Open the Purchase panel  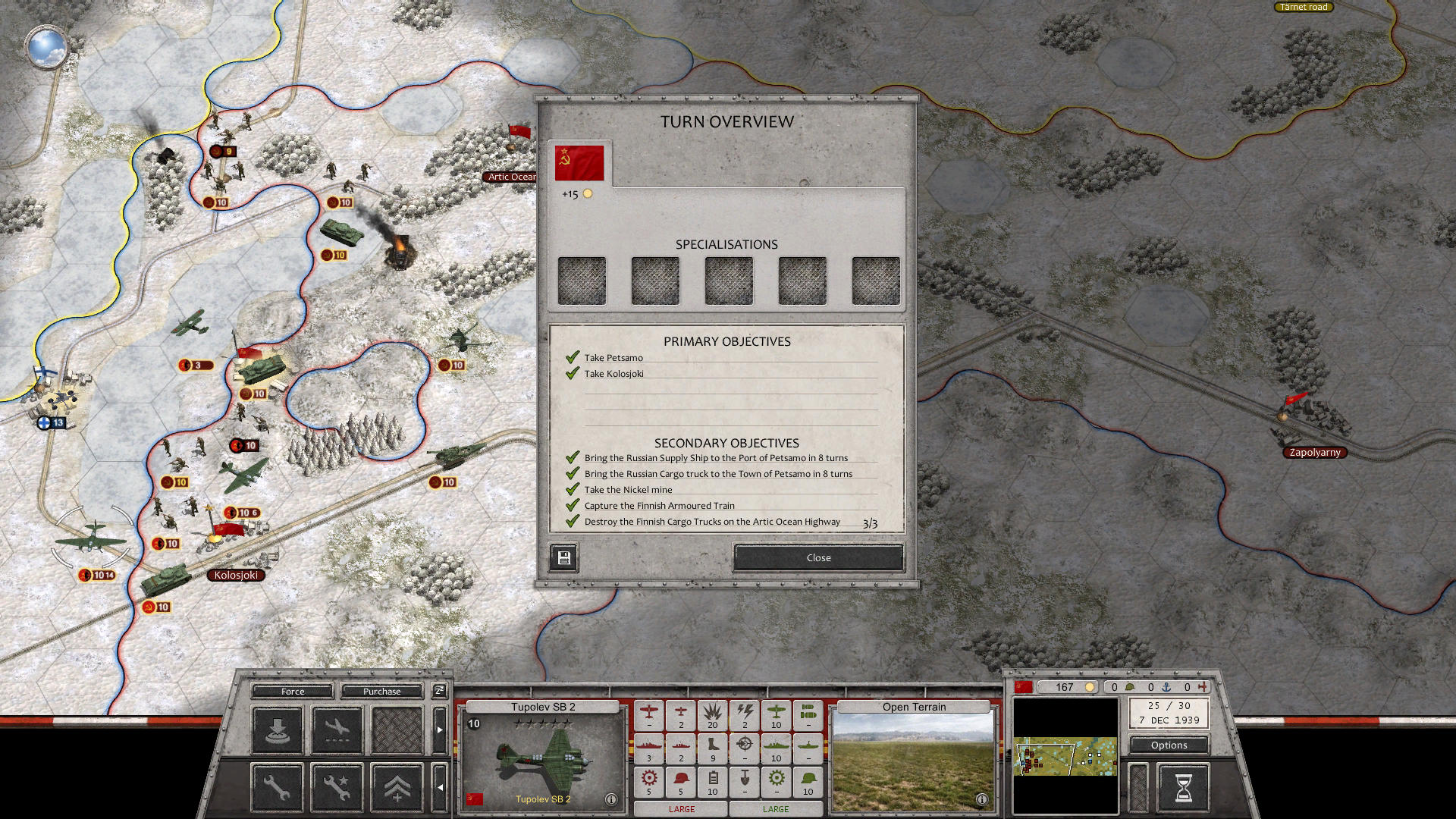(x=382, y=691)
